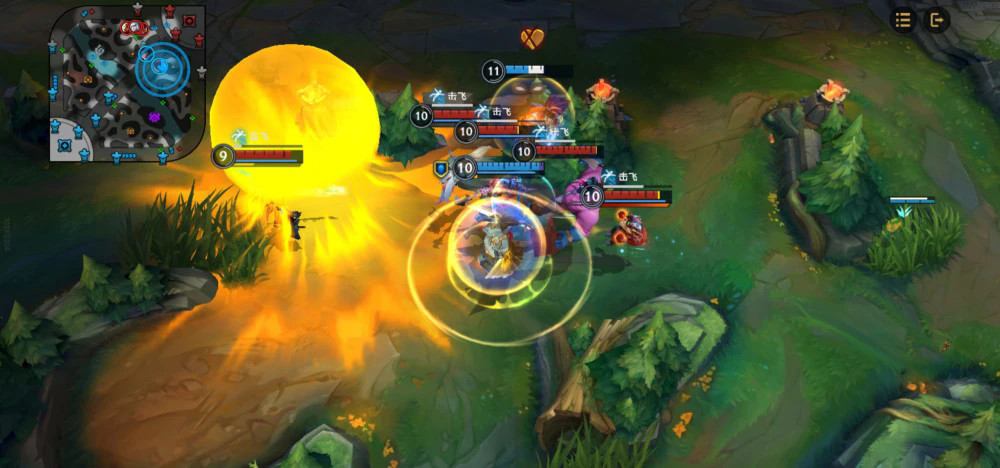Open the list menu button

[903, 20]
